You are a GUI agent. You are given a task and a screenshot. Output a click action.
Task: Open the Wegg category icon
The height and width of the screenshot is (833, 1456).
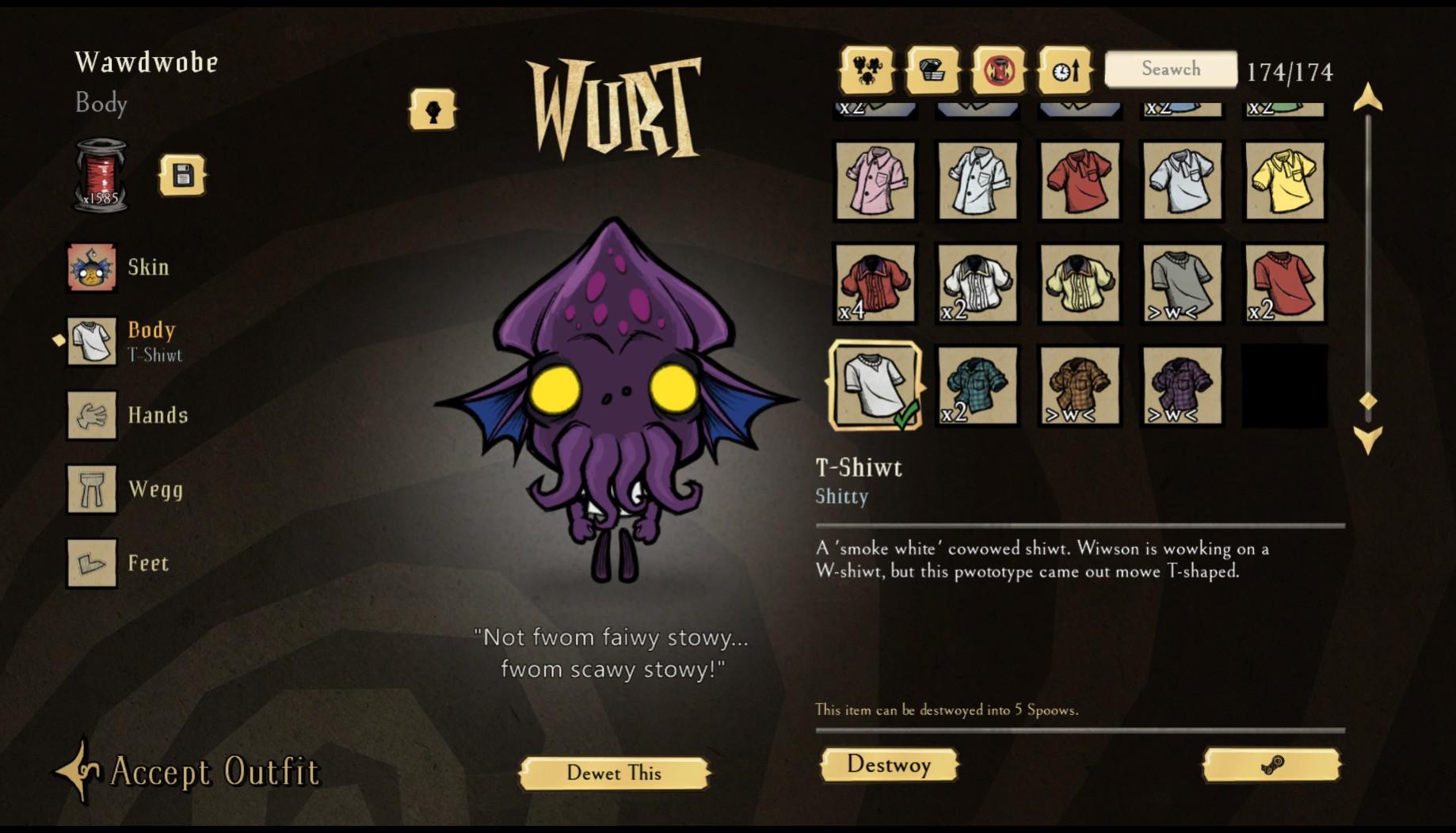click(91, 489)
